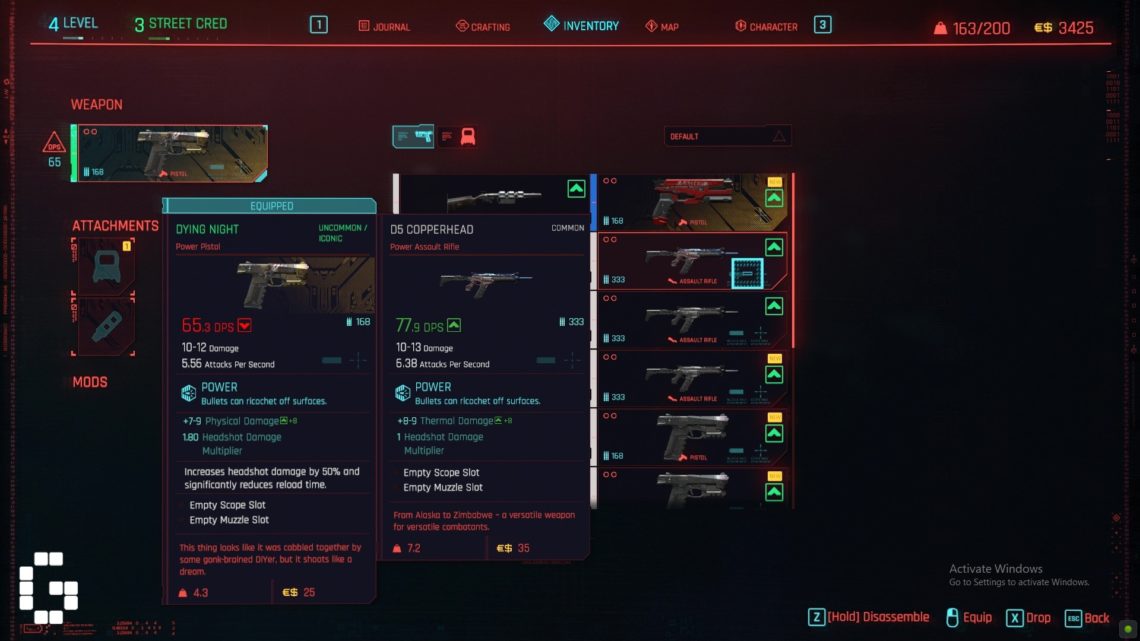Open the muzzle attachment slot
The height and width of the screenshot is (641, 1140).
coord(106,325)
